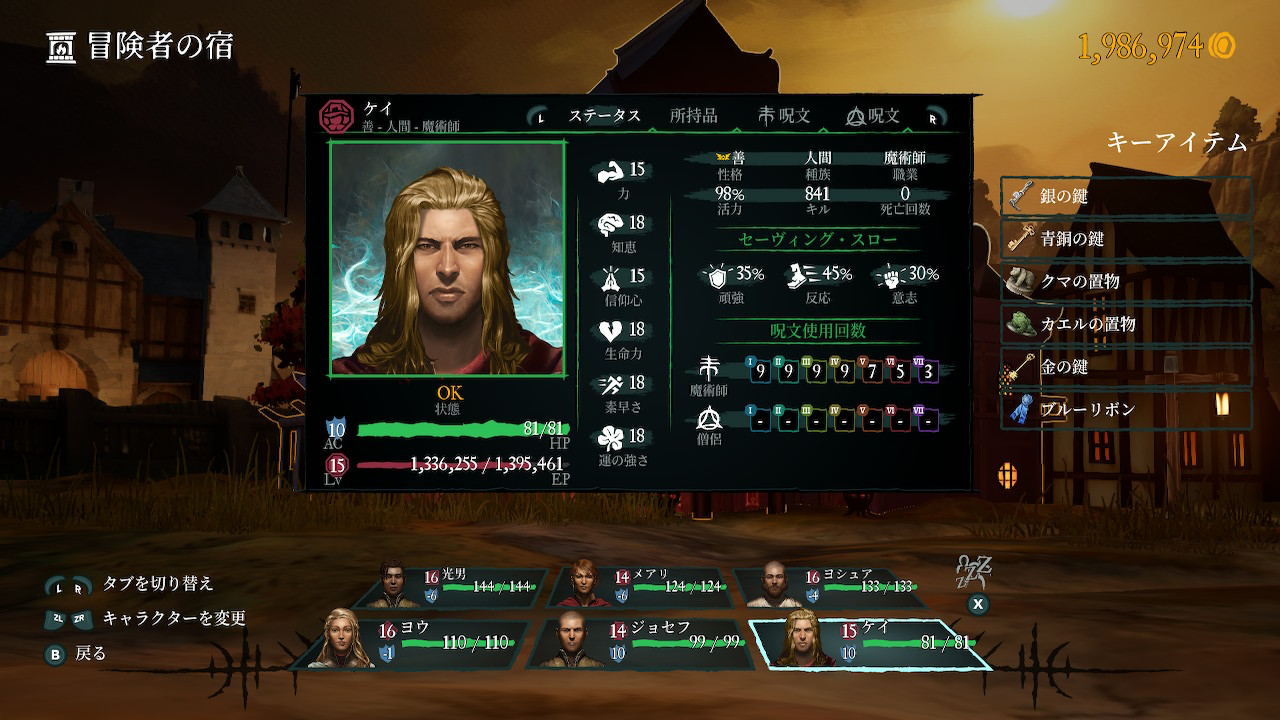Switch to the ステータス tab

[604, 116]
